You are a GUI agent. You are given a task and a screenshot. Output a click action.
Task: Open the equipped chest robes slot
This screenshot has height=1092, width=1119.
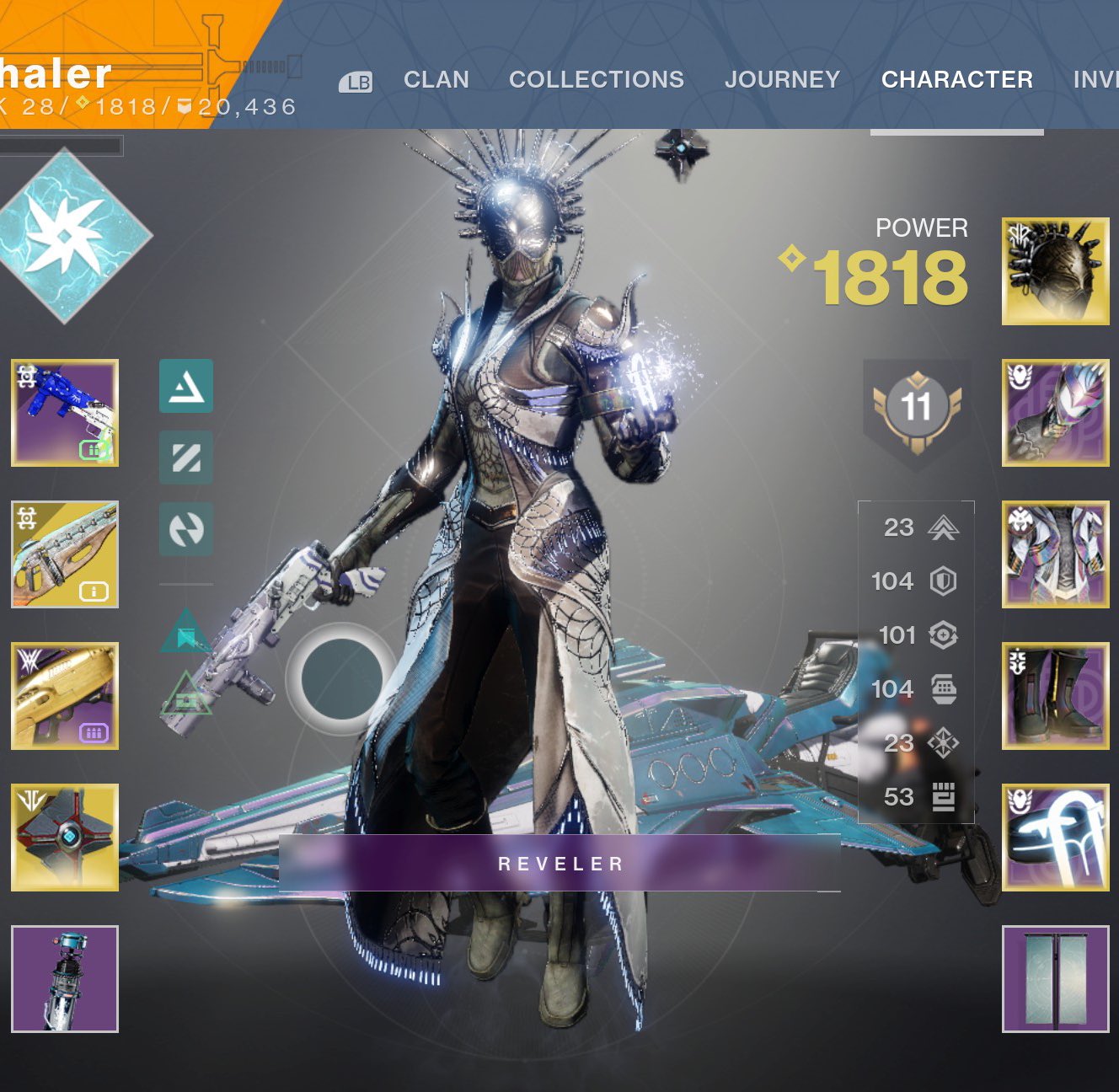(x=1056, y=552)
